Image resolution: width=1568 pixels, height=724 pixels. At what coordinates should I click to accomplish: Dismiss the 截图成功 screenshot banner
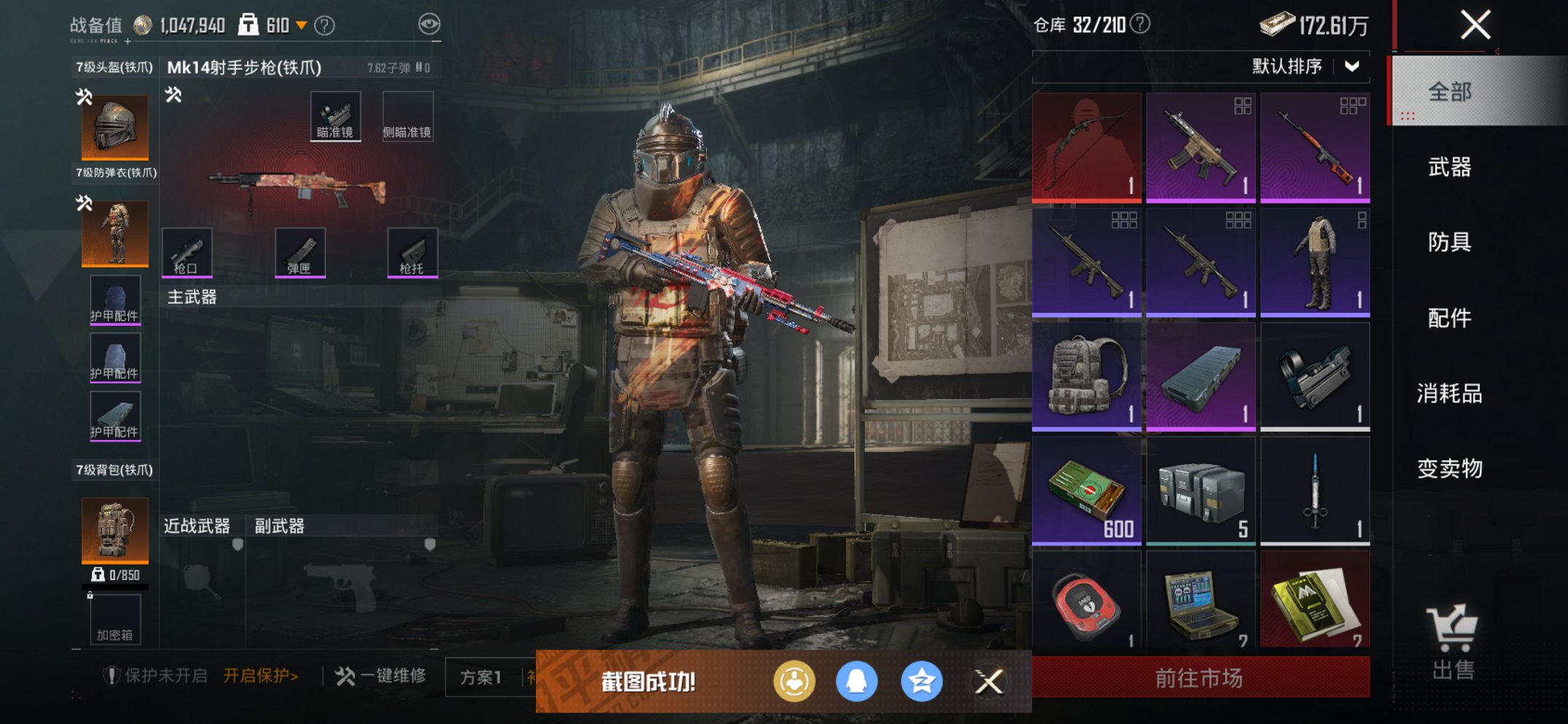pos(988,682)
